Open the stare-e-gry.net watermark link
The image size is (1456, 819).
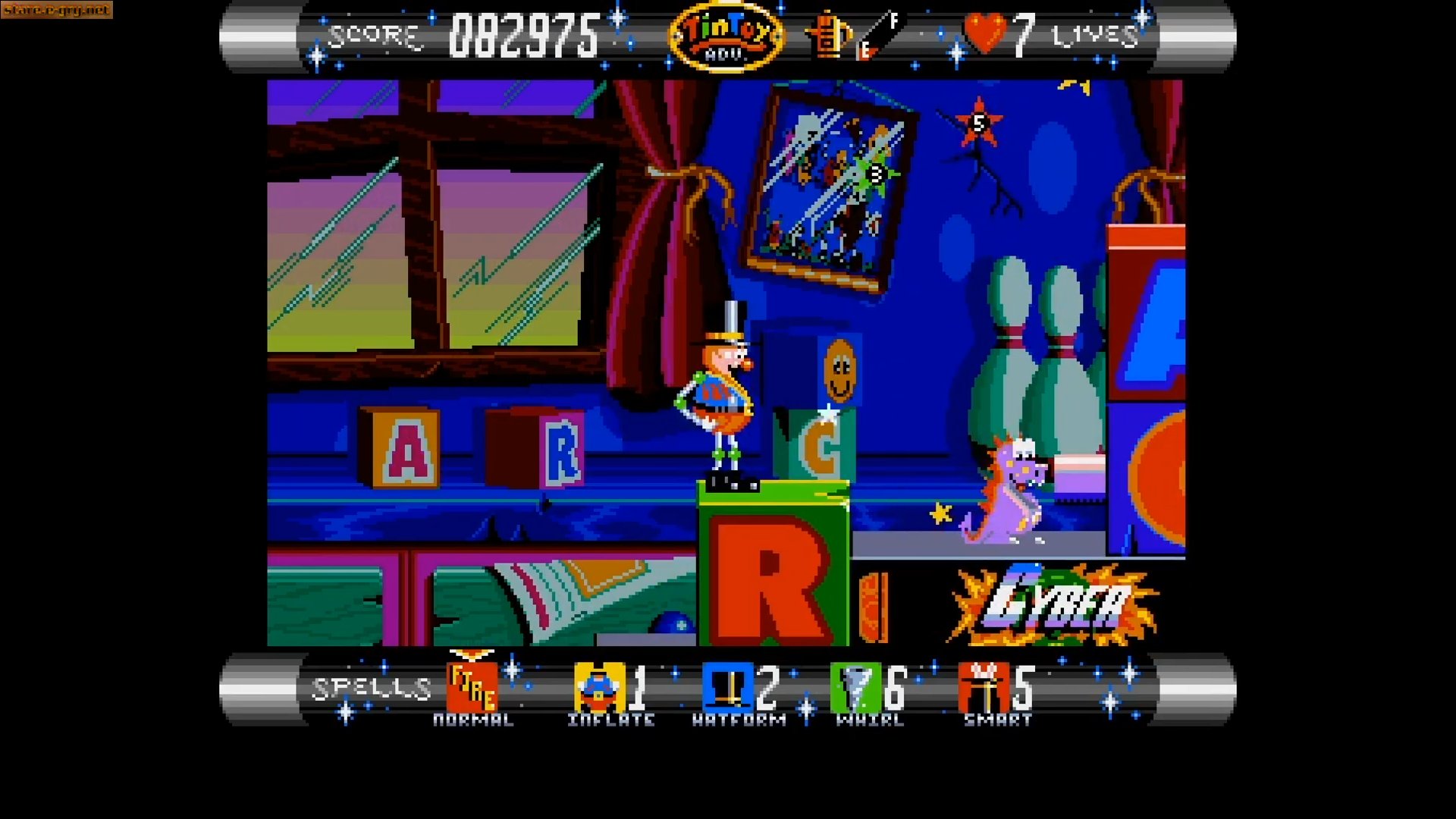(x=57, y=11)
